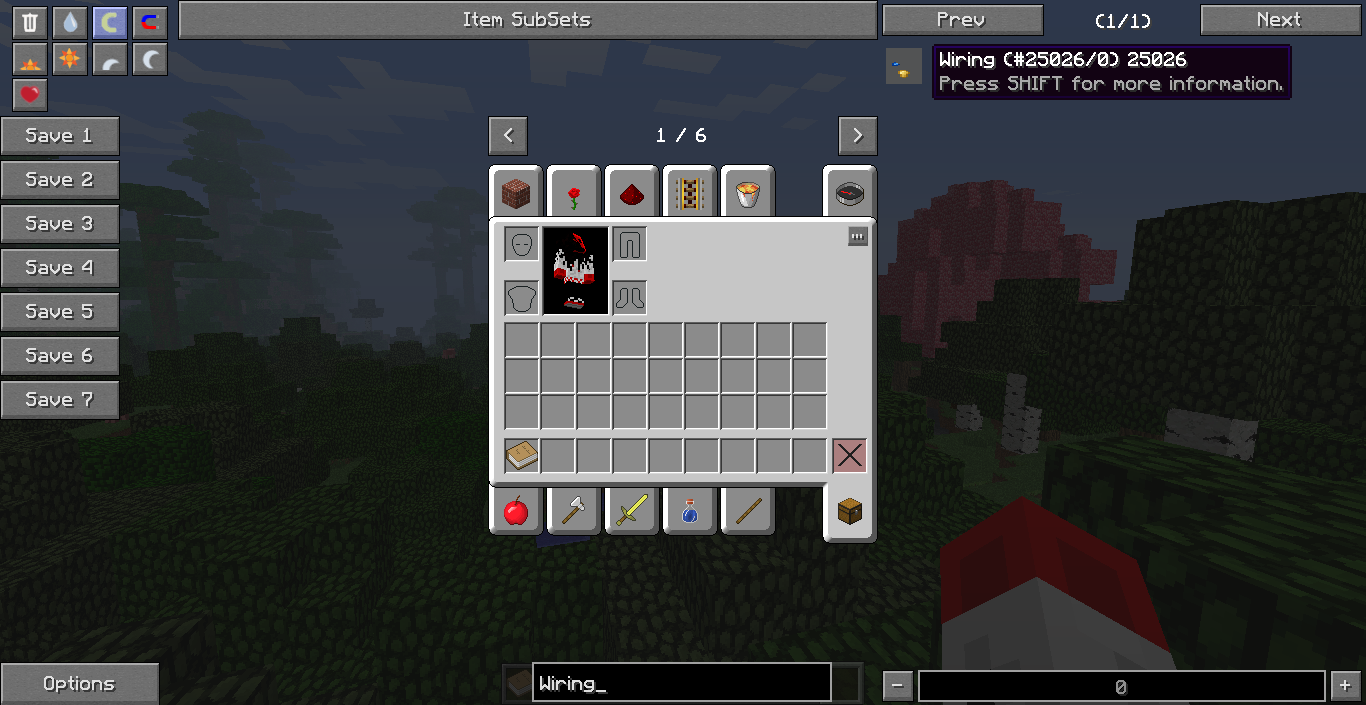Screen dimensions: 1366x705
Task: Heal the player with the heart icon
Action: click(30, 95)
